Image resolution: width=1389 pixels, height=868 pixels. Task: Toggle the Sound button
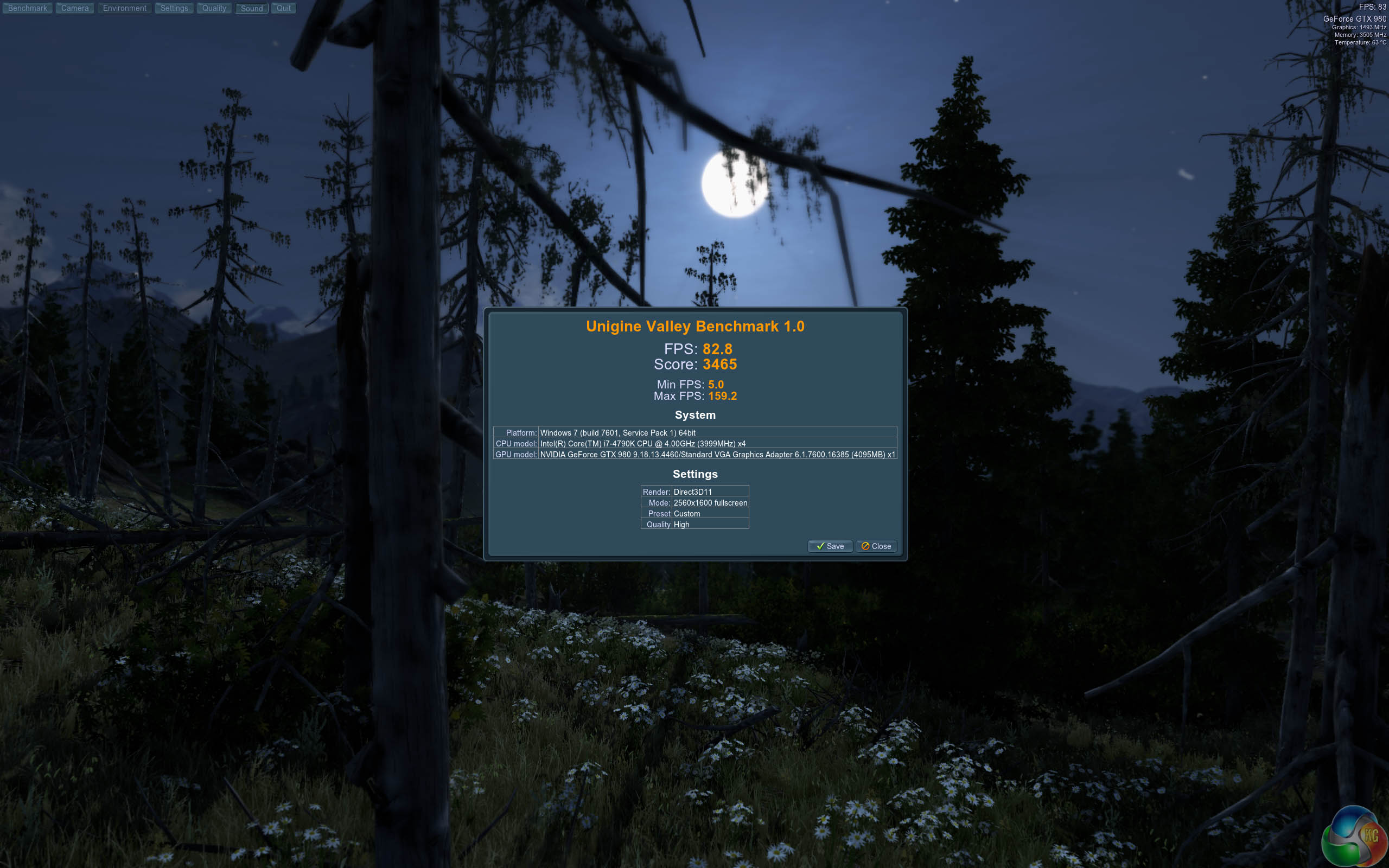[251, 9]
